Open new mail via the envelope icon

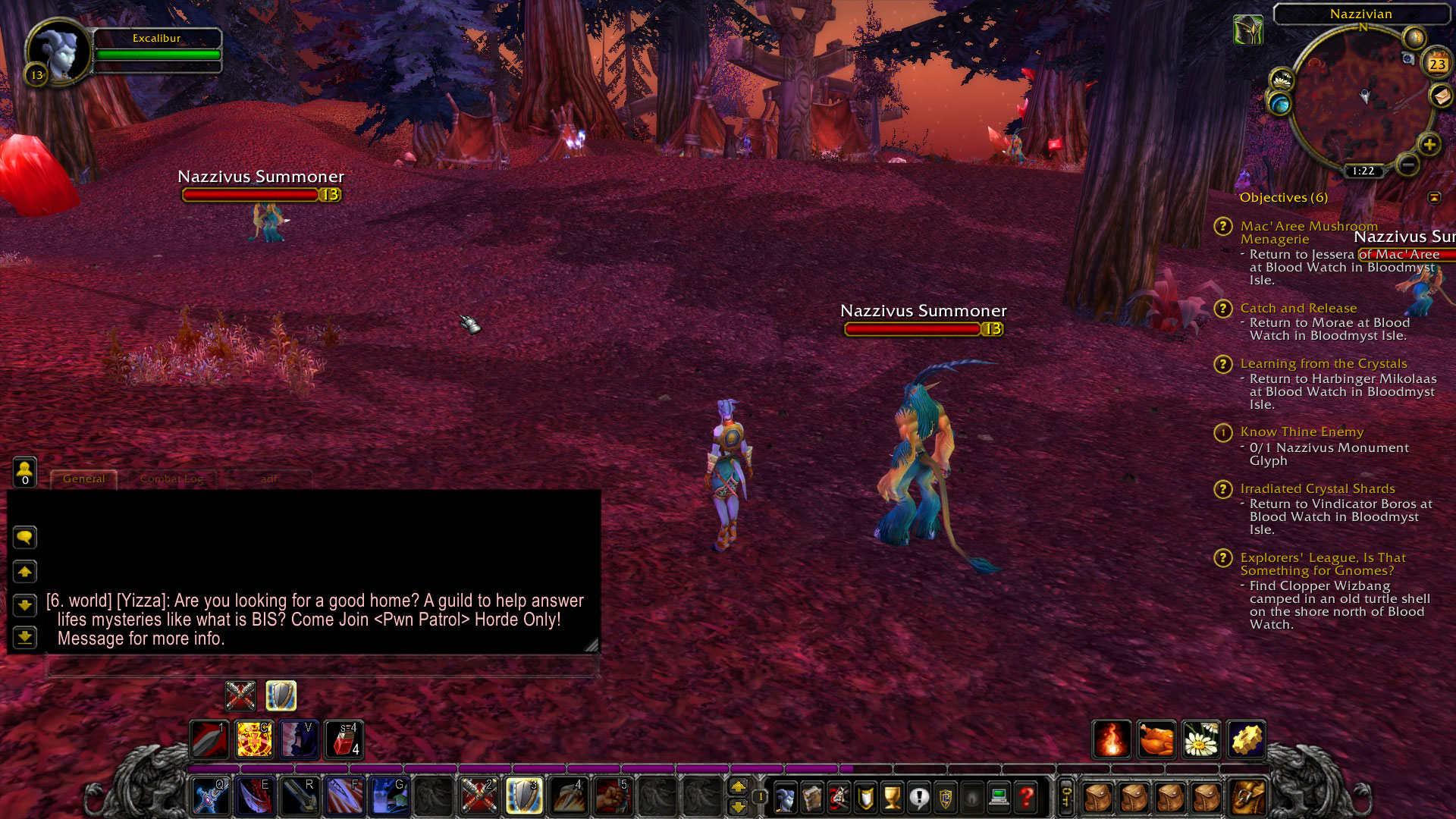(x=1442, y=96)
